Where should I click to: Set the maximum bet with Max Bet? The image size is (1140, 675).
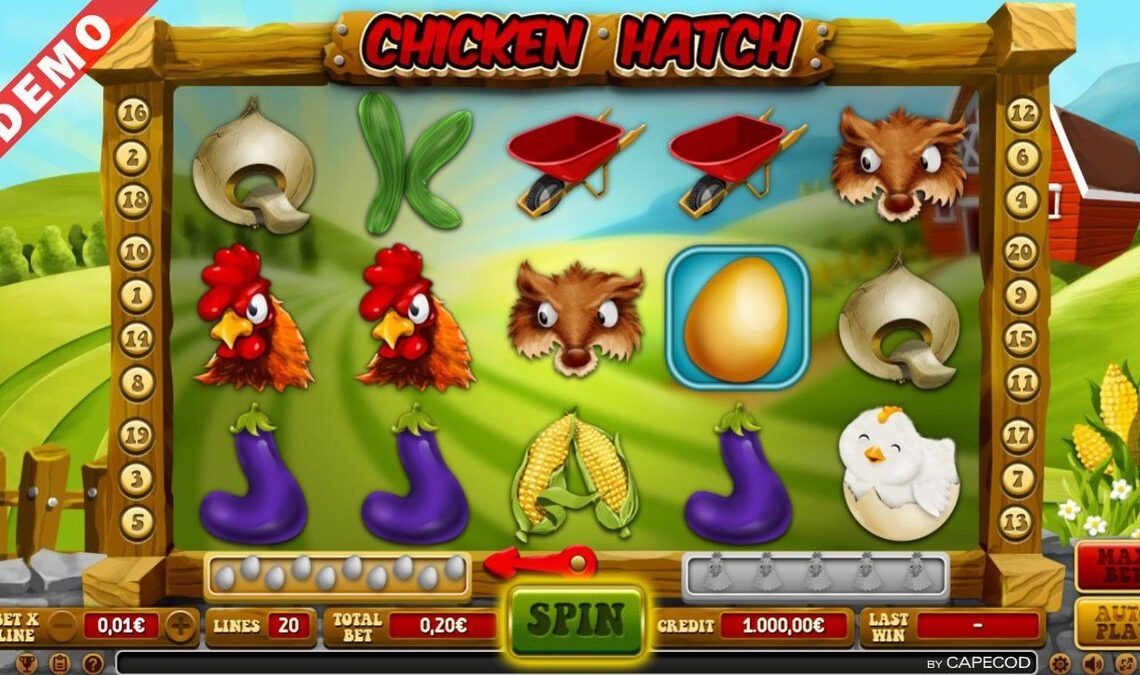(1108, 564)
